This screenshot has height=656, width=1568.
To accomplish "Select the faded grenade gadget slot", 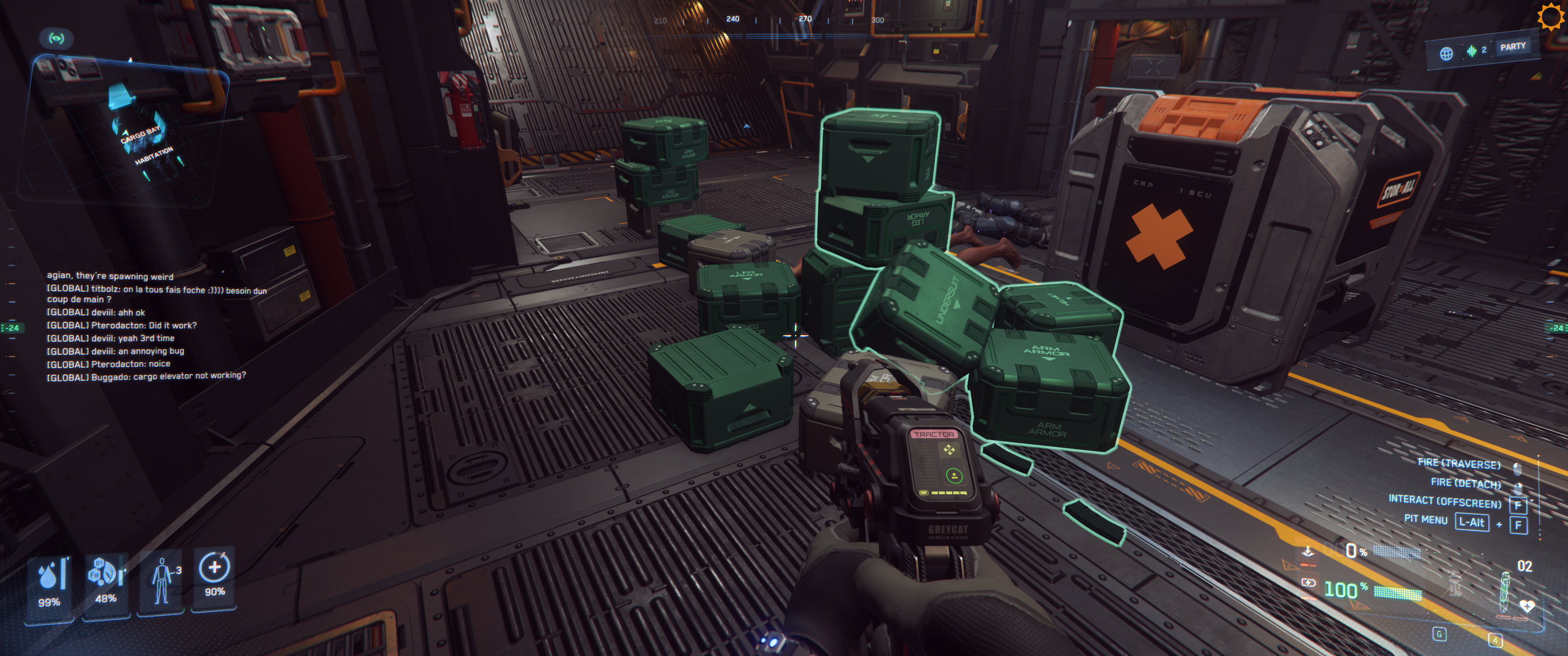I will (1455, 584).
